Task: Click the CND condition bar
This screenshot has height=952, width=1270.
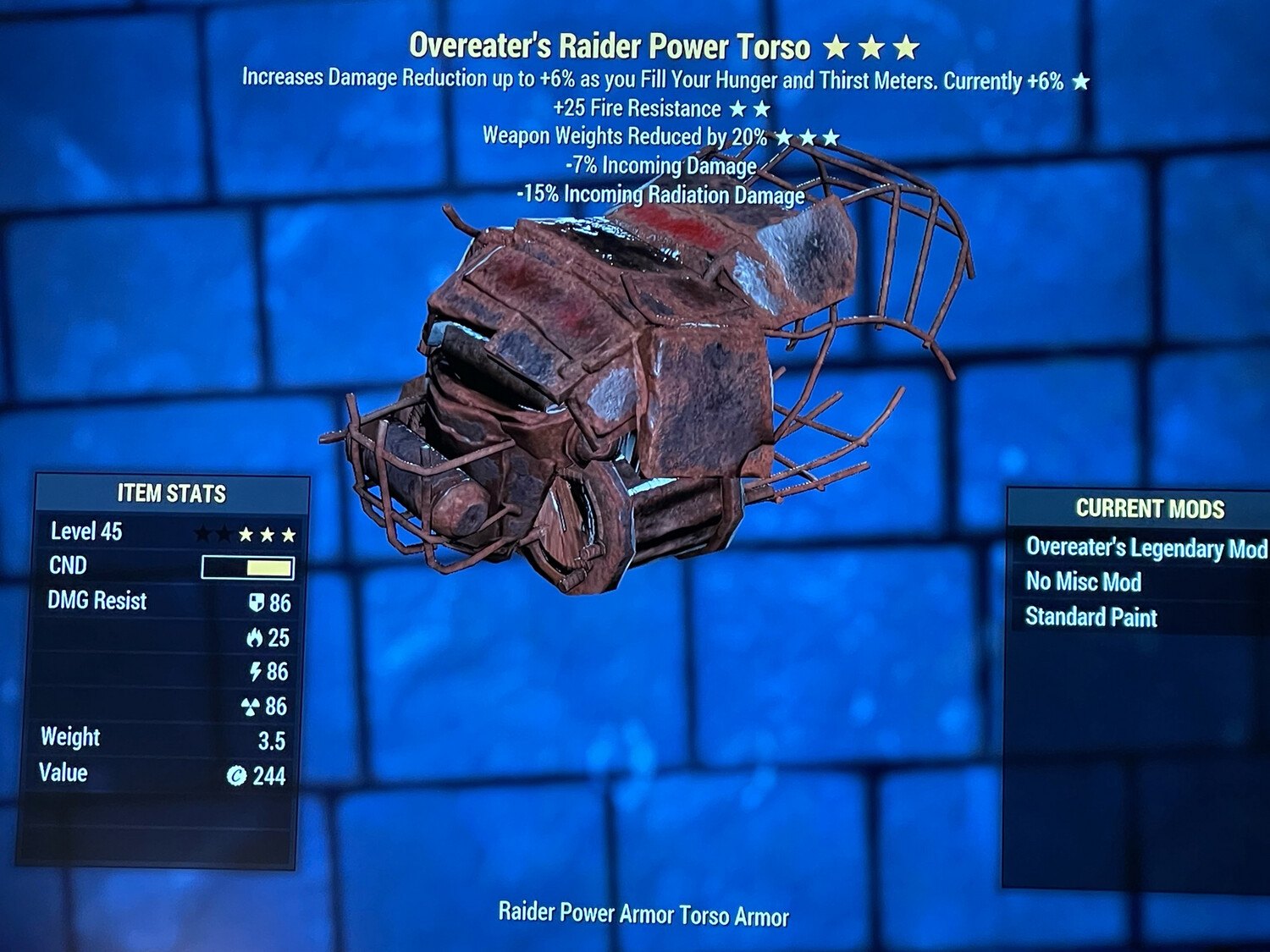Action: (246, 566)
